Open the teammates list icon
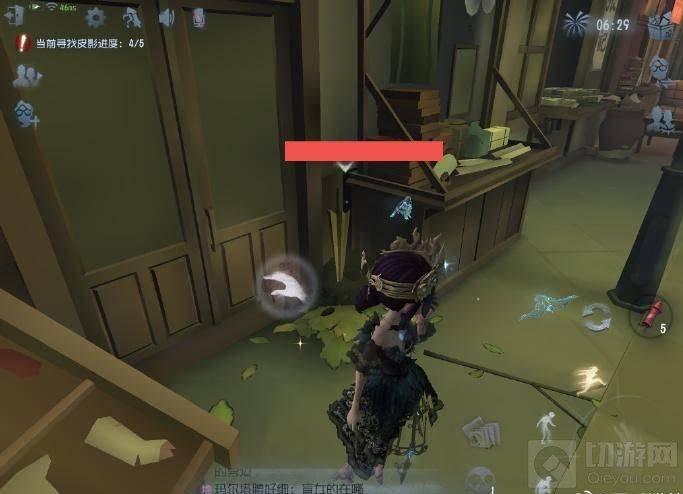 click(27, 75)
